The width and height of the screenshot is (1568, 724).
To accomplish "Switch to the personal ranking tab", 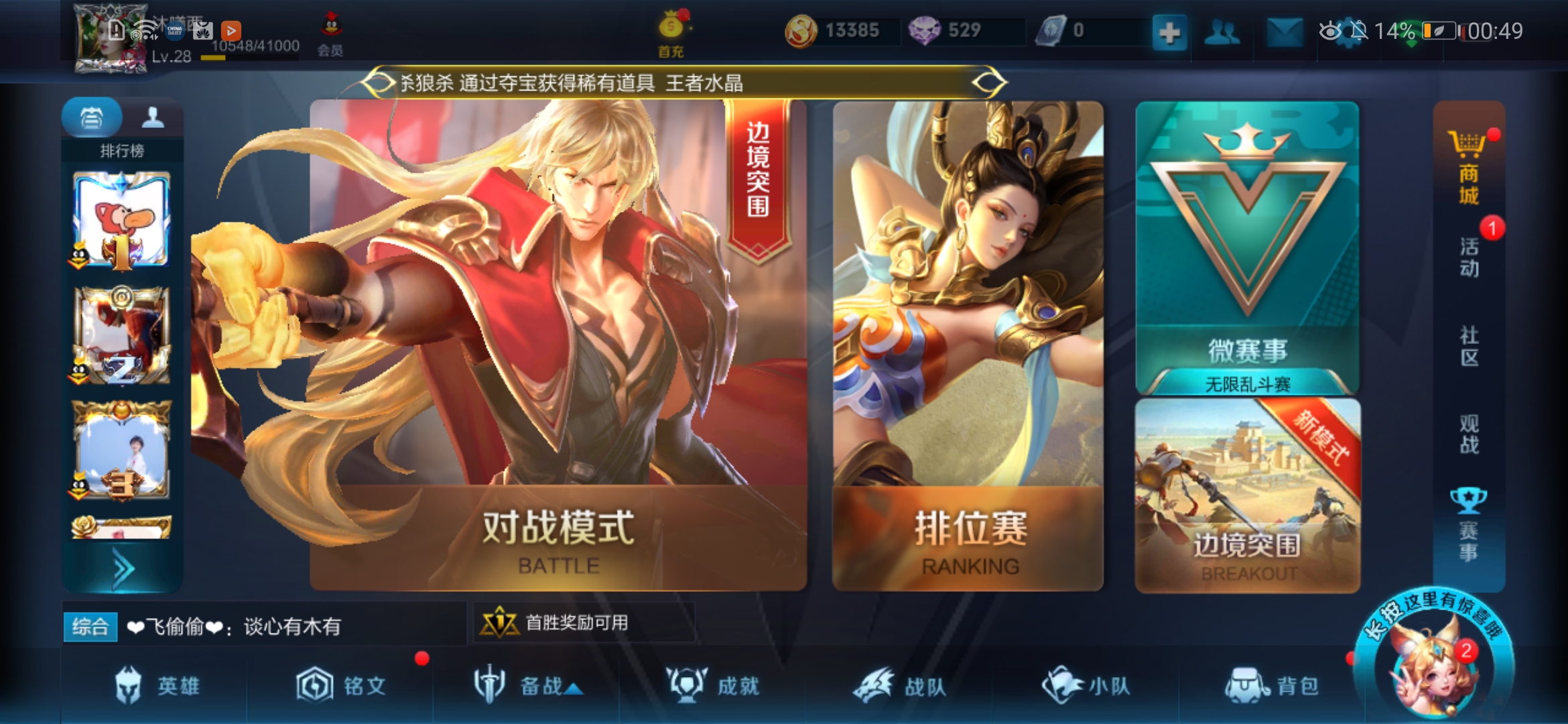I will pos(153,117).
